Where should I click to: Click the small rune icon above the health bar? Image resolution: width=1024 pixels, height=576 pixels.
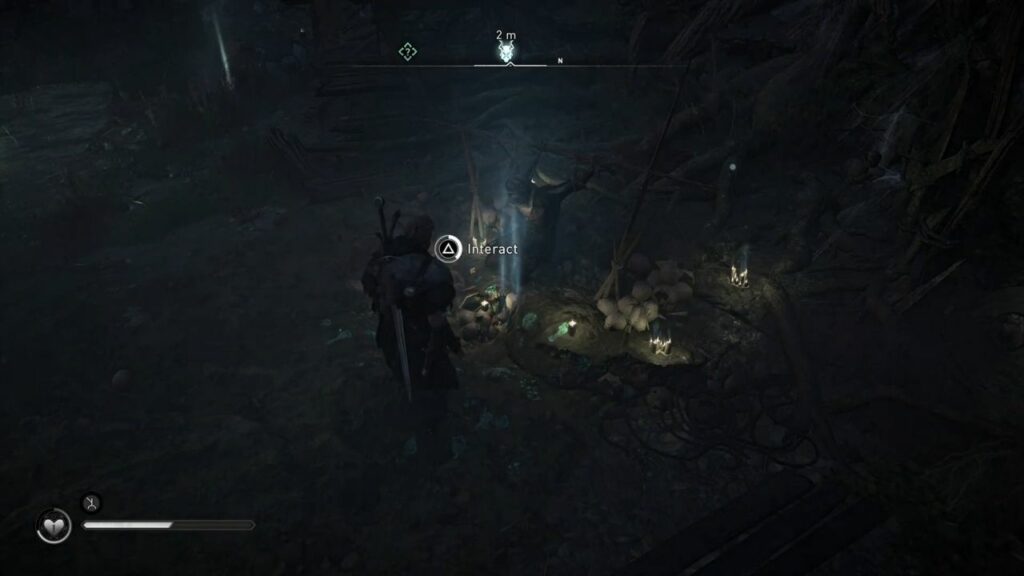tap(91, 503)
